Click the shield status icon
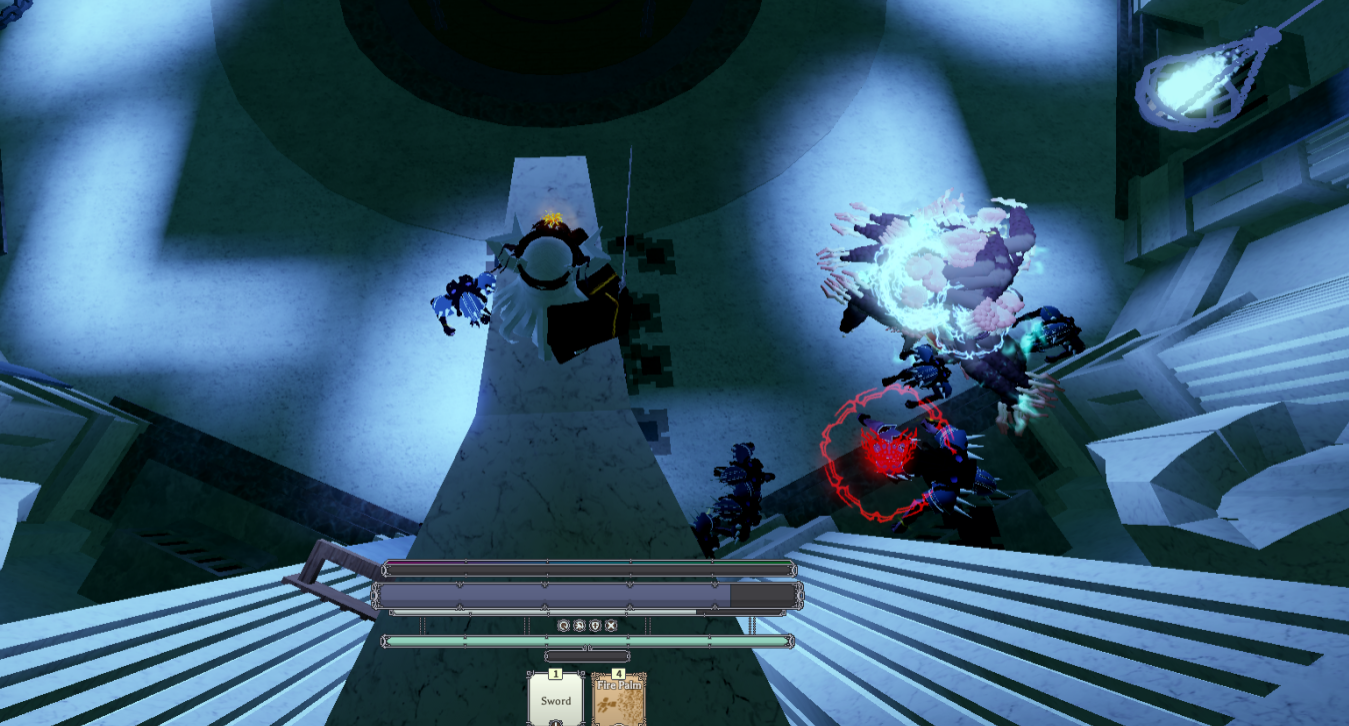This screenshot has height=726, width=1349. tap(595, 626)
